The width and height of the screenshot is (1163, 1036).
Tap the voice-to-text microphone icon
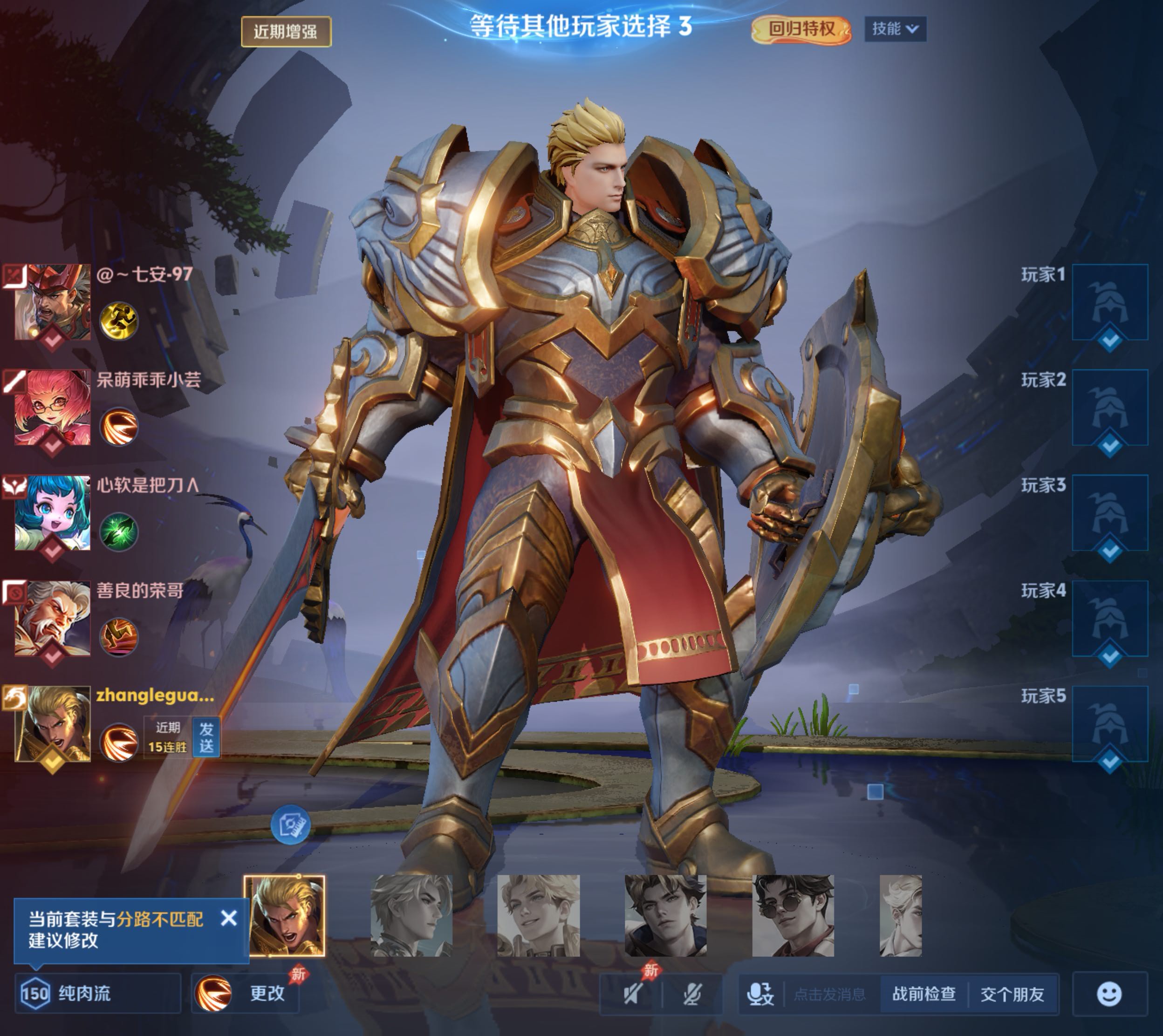click(760, 994)
